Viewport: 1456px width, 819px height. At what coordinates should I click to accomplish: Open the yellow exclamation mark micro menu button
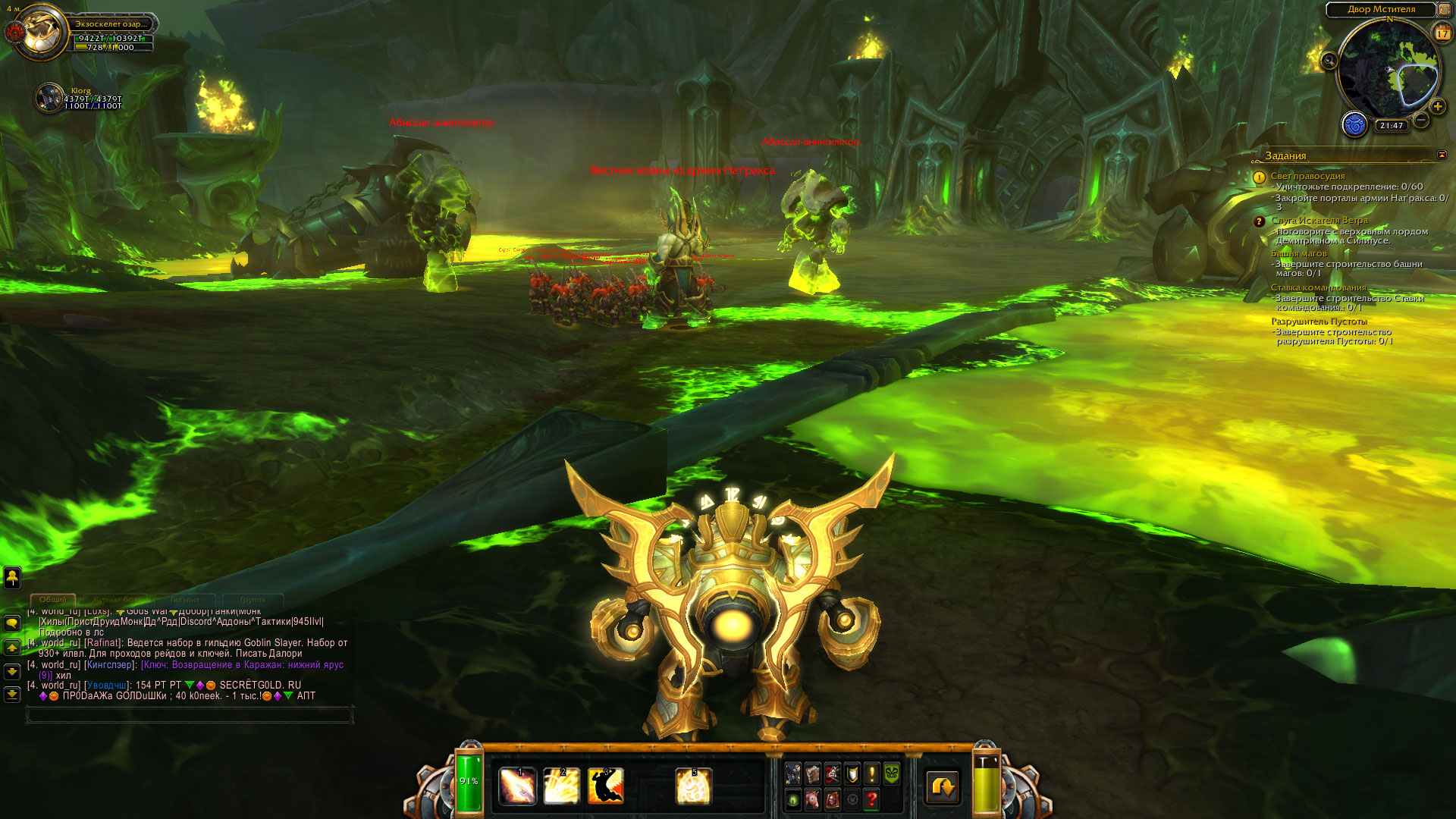pos(872,773)
